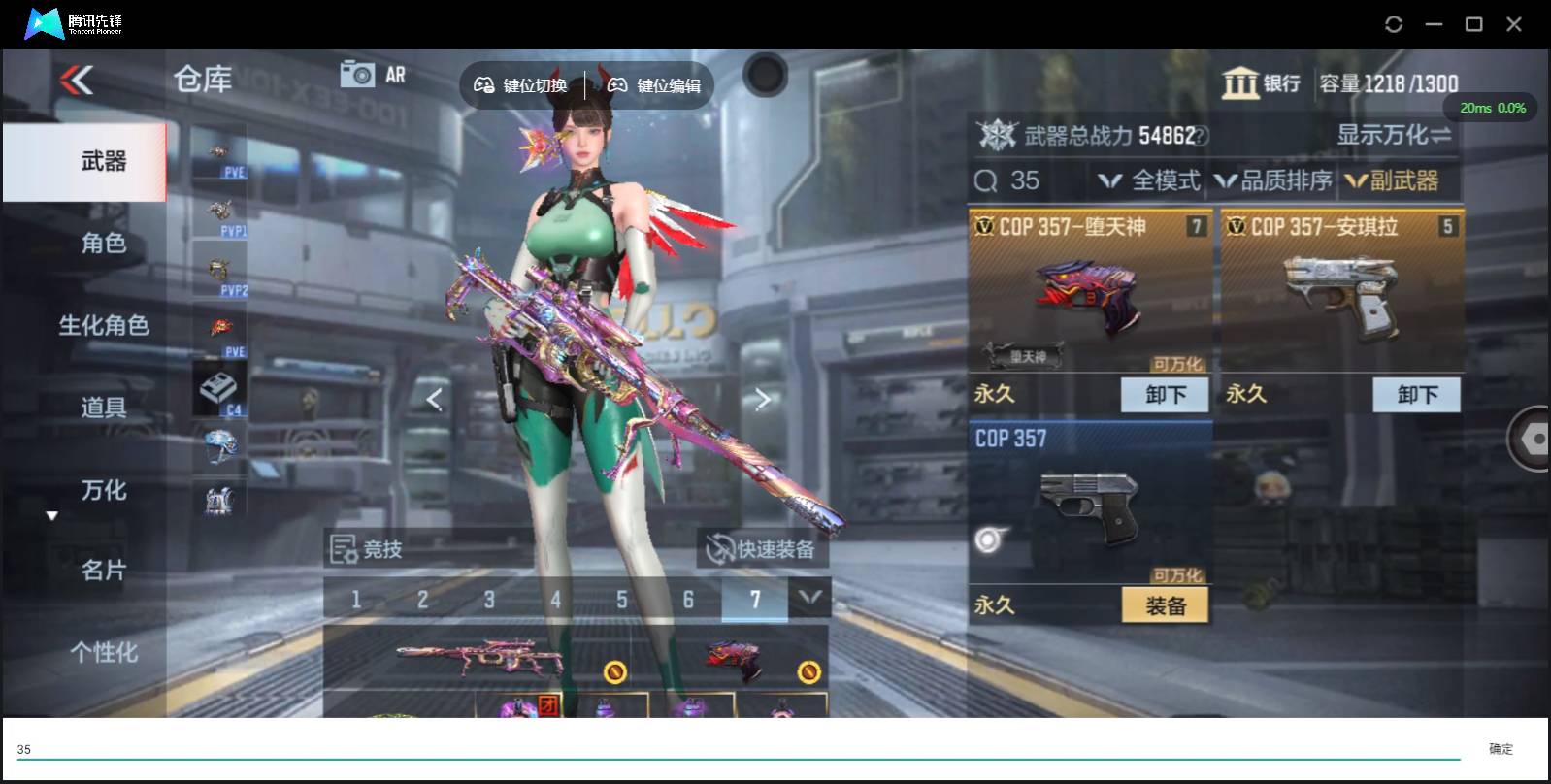Select loadout slot 3

pos(489,599)
